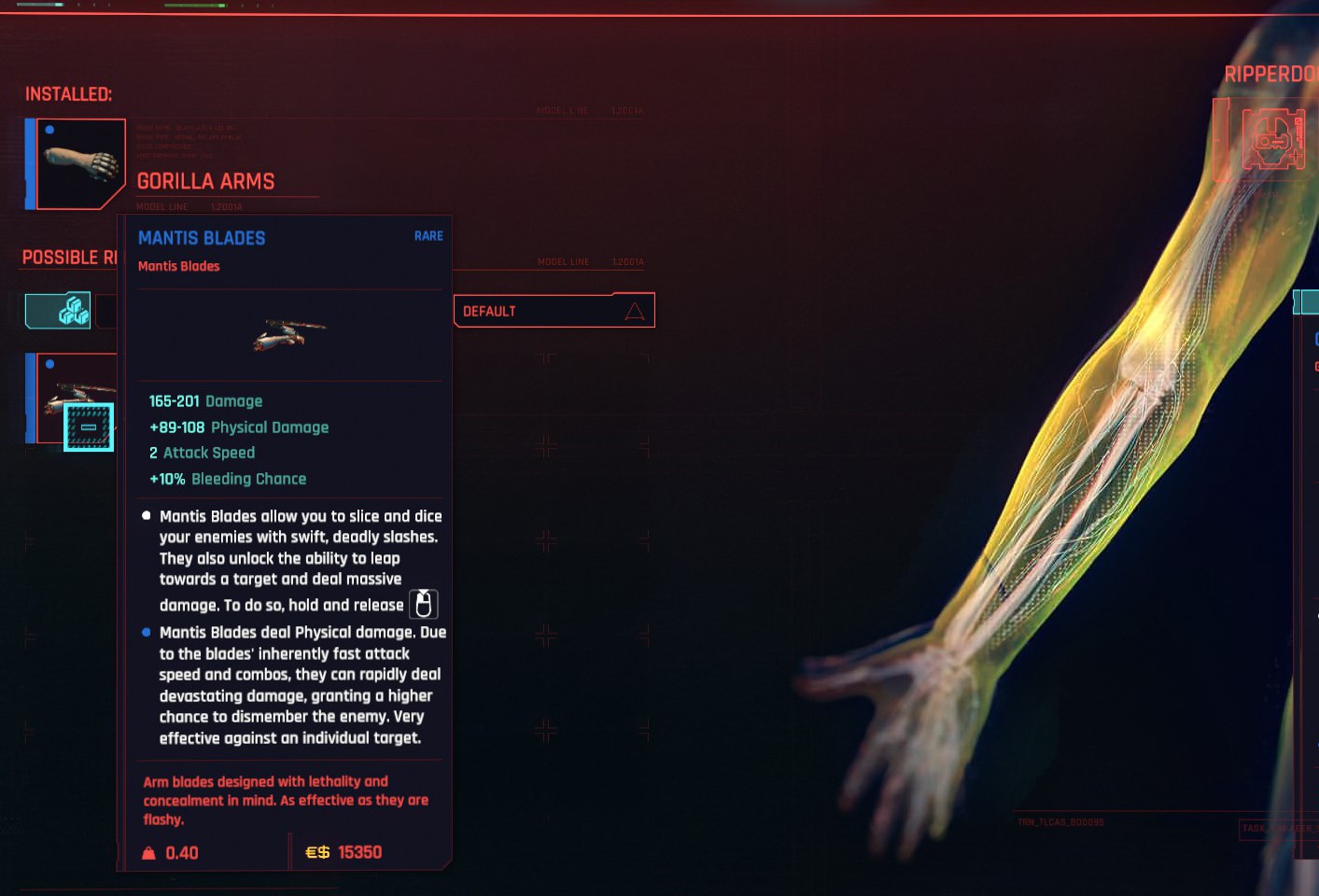Screen dimensions: 1319x896
Task: Click the blue bullet beside the Physical damage note
Action: (x=146, y=632)
